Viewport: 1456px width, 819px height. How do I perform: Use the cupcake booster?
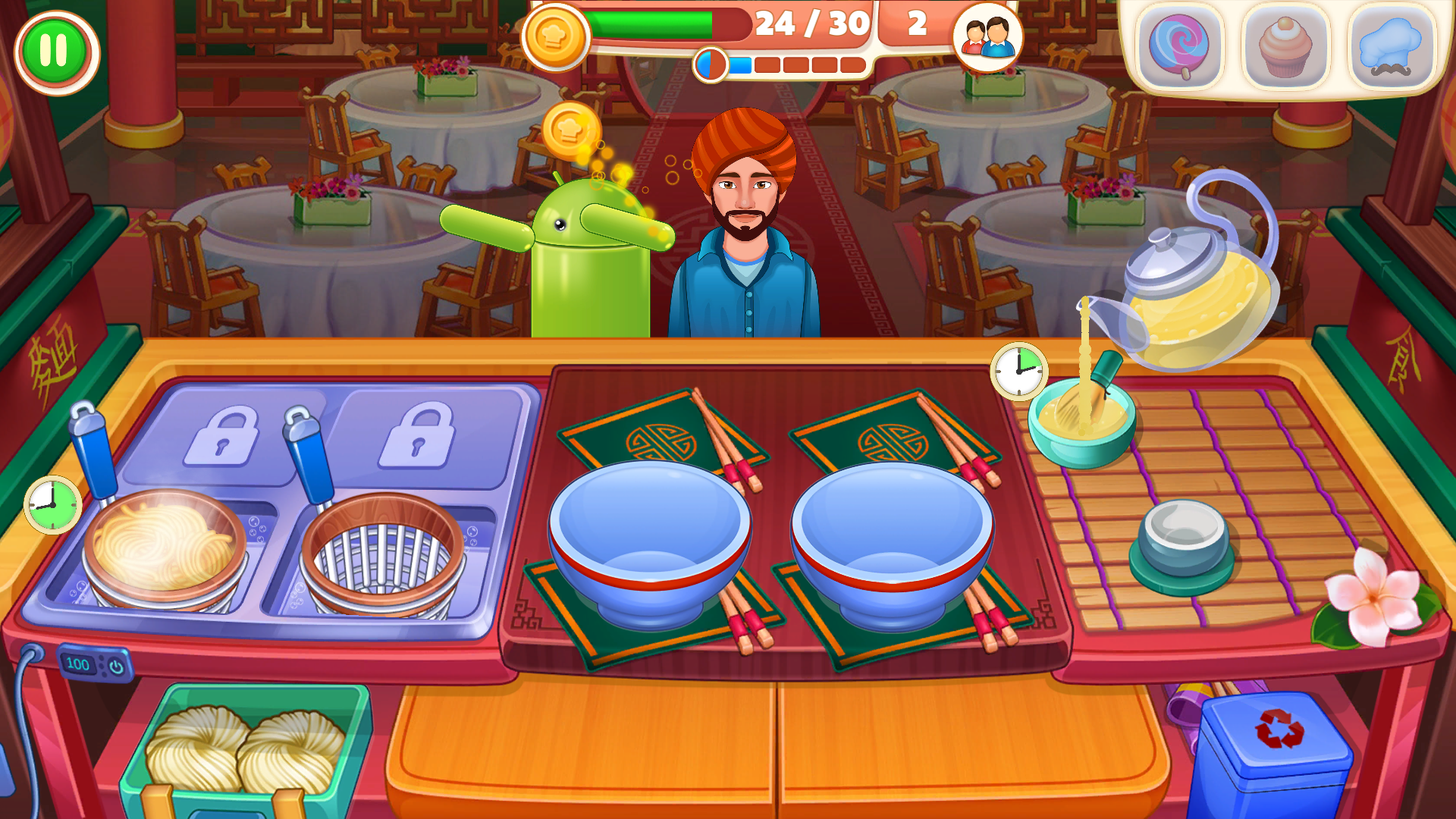coord(1285,47)
